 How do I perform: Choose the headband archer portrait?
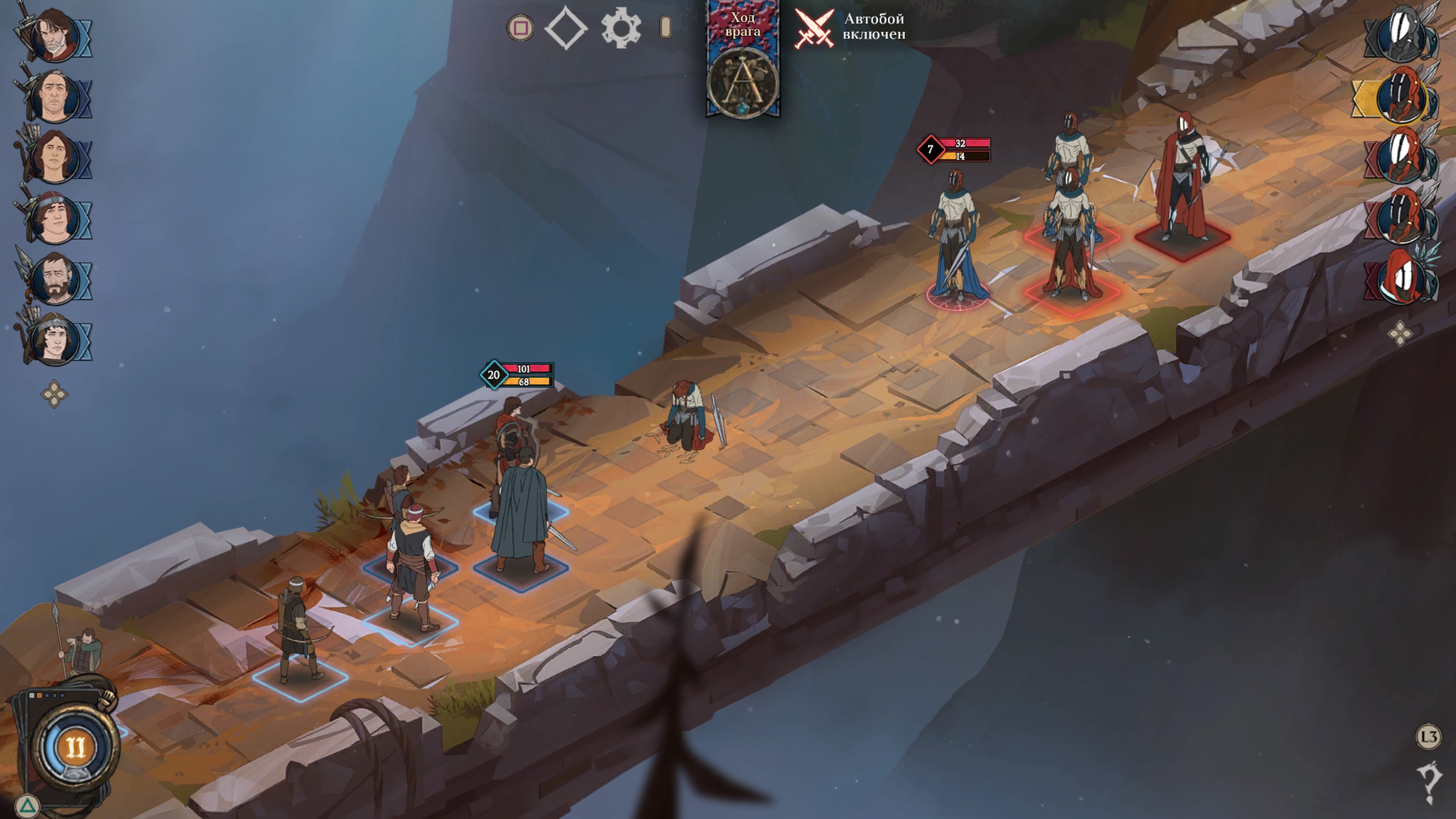55,340
